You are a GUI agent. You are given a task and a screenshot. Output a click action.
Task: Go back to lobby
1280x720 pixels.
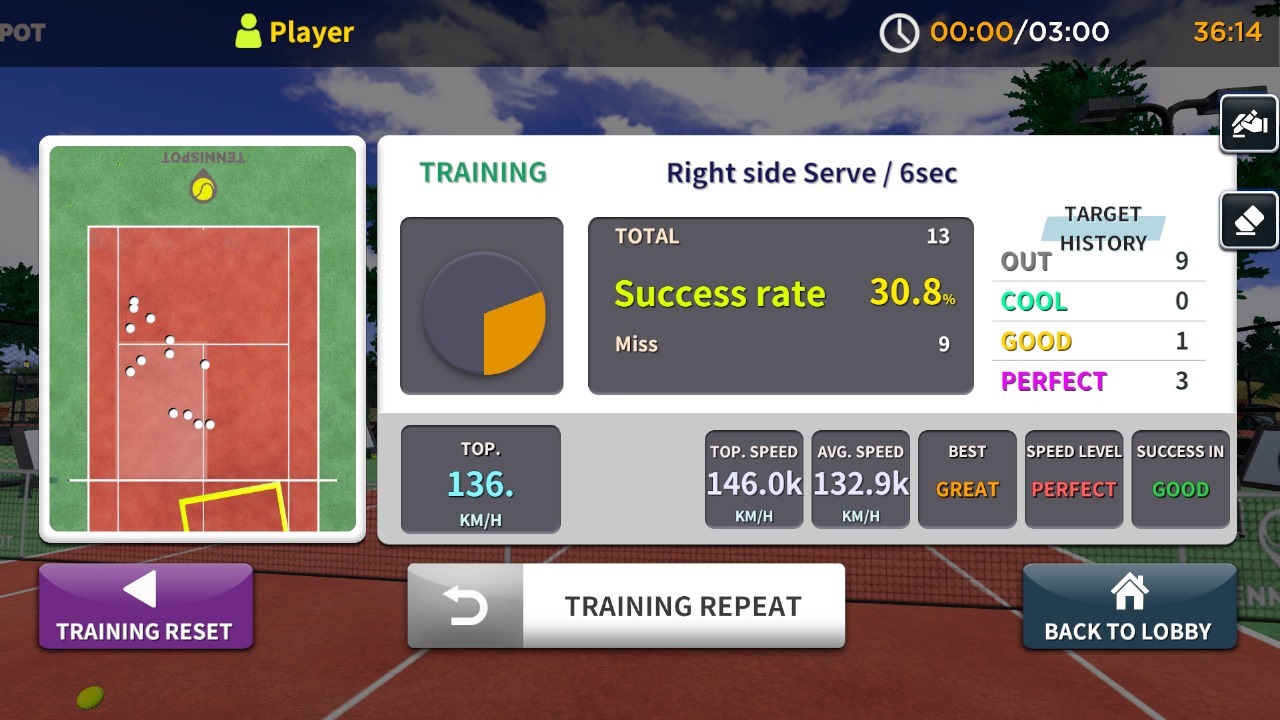point(1128,607)
